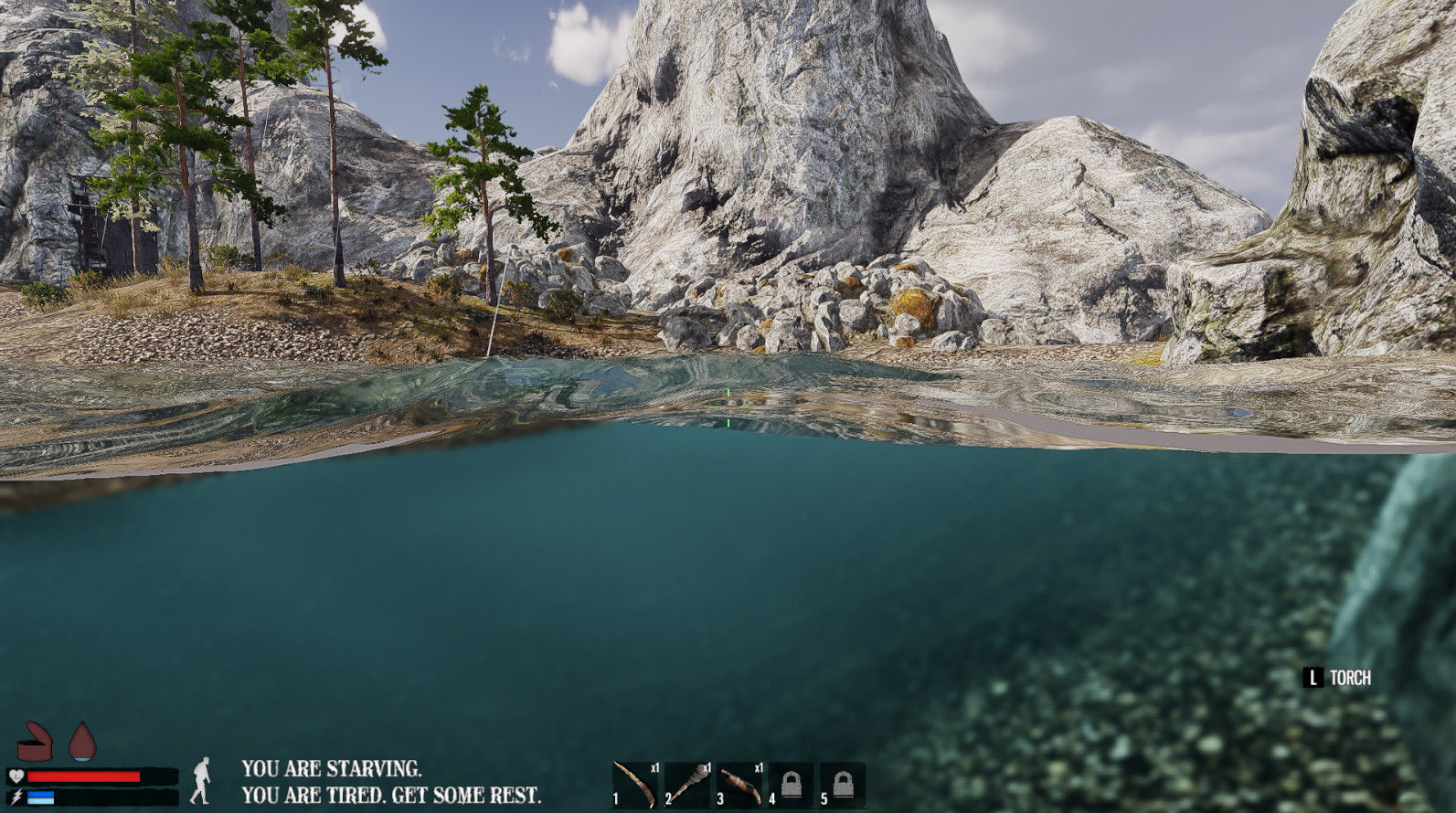1456x813 pixels.
Task: Click the lightning bolt stamina icon
Action: (x=18, y=797)
